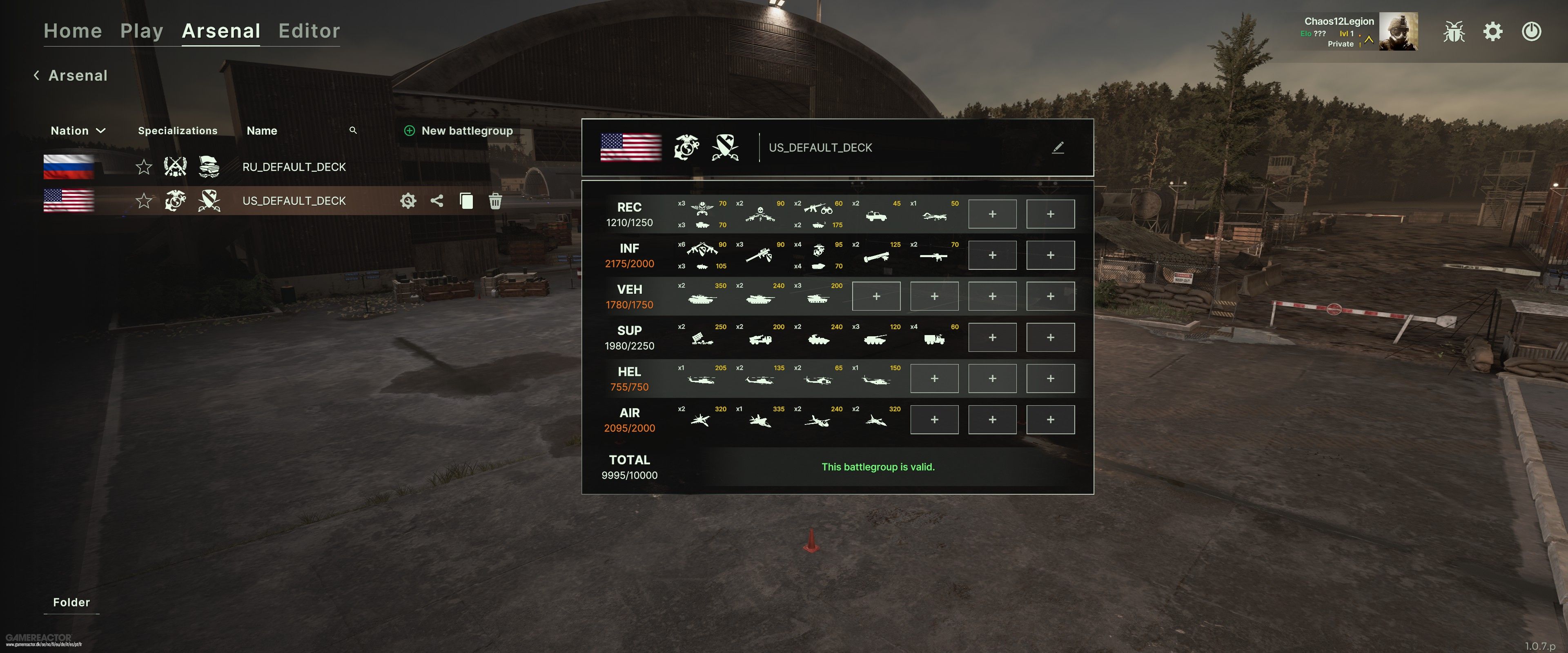Open the Editor tab
The width and height of the screenshot is (1568, 653).
point(309,31)
